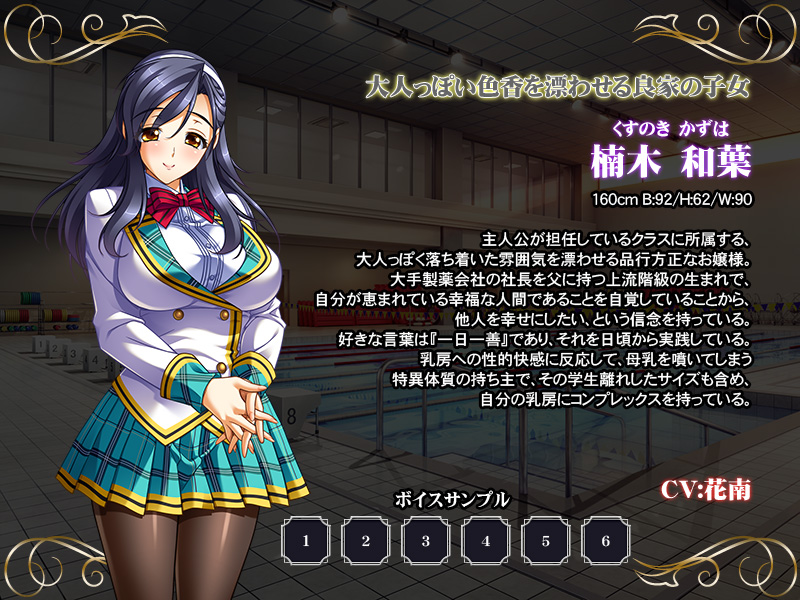This screenshot has height=600, width=800.
Task: Play voice sample 5
Action: (546, 541)
